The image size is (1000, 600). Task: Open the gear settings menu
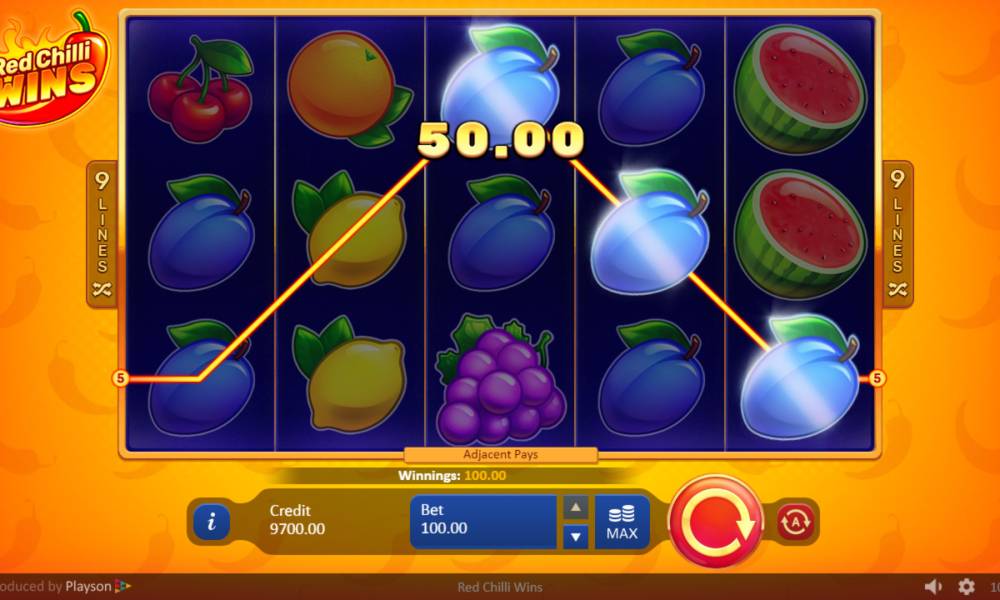tap(966, 587)
